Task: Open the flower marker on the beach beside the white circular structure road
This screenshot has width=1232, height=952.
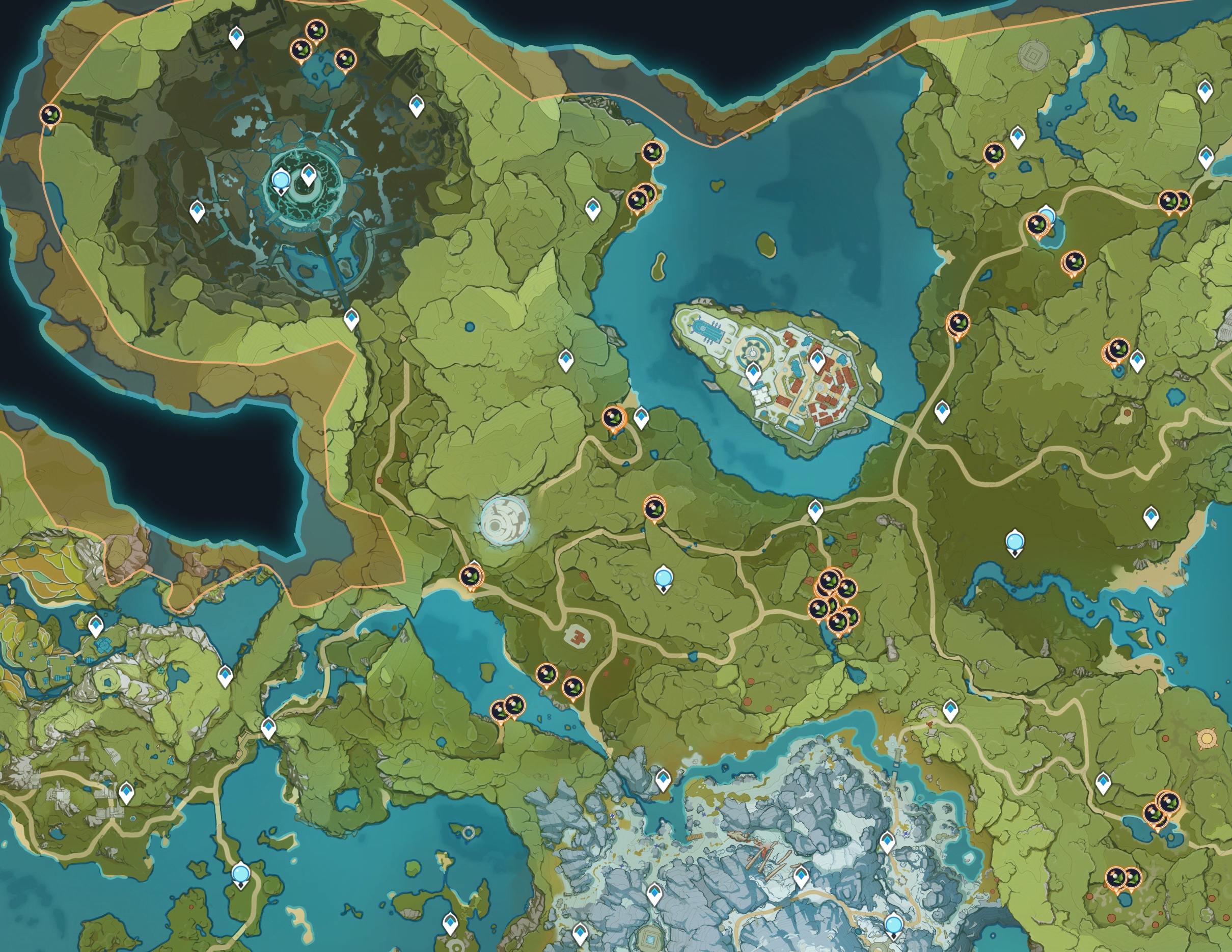Action: (x=471, y=577)
